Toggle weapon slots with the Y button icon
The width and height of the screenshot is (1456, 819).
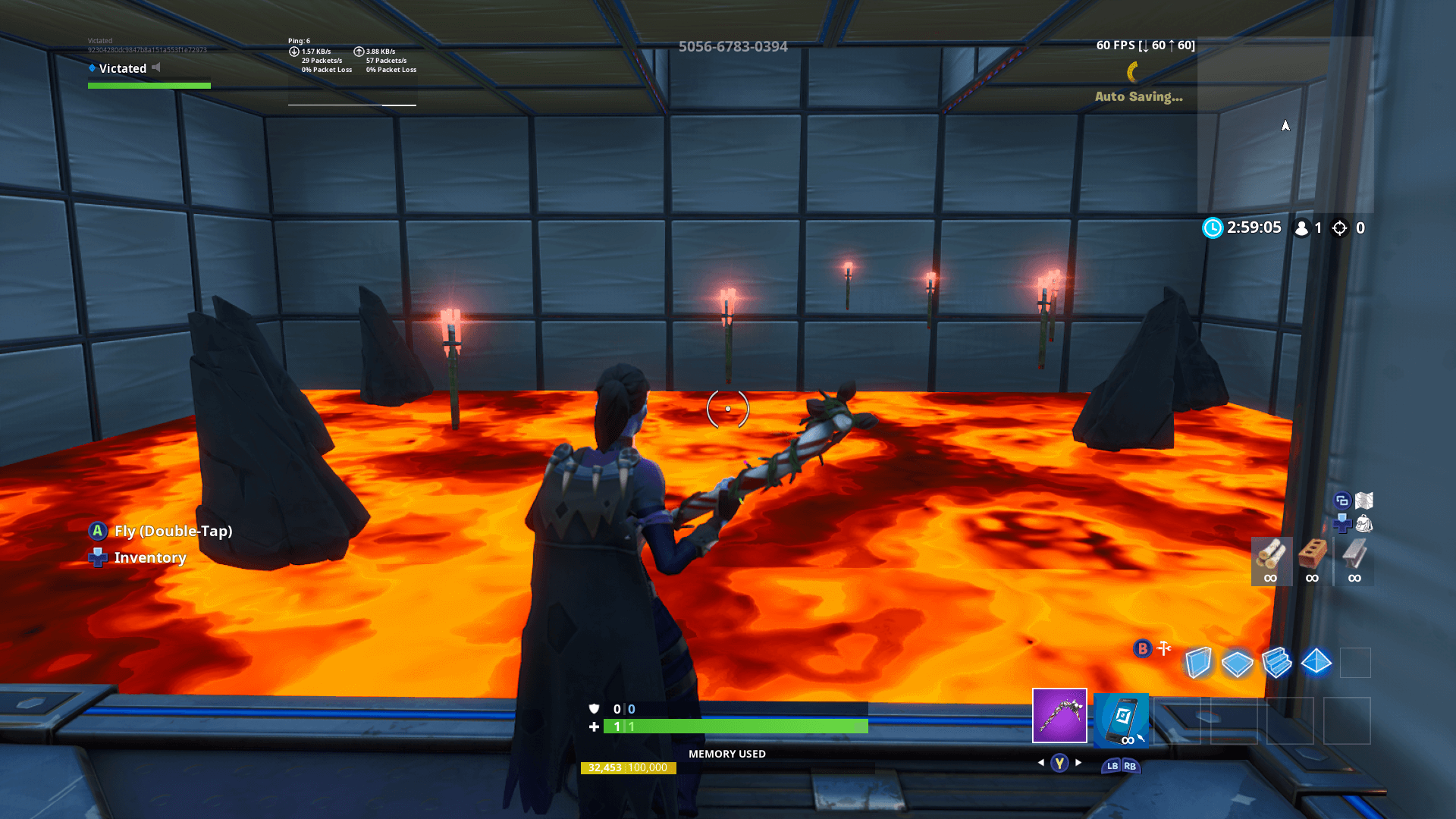1059,764
